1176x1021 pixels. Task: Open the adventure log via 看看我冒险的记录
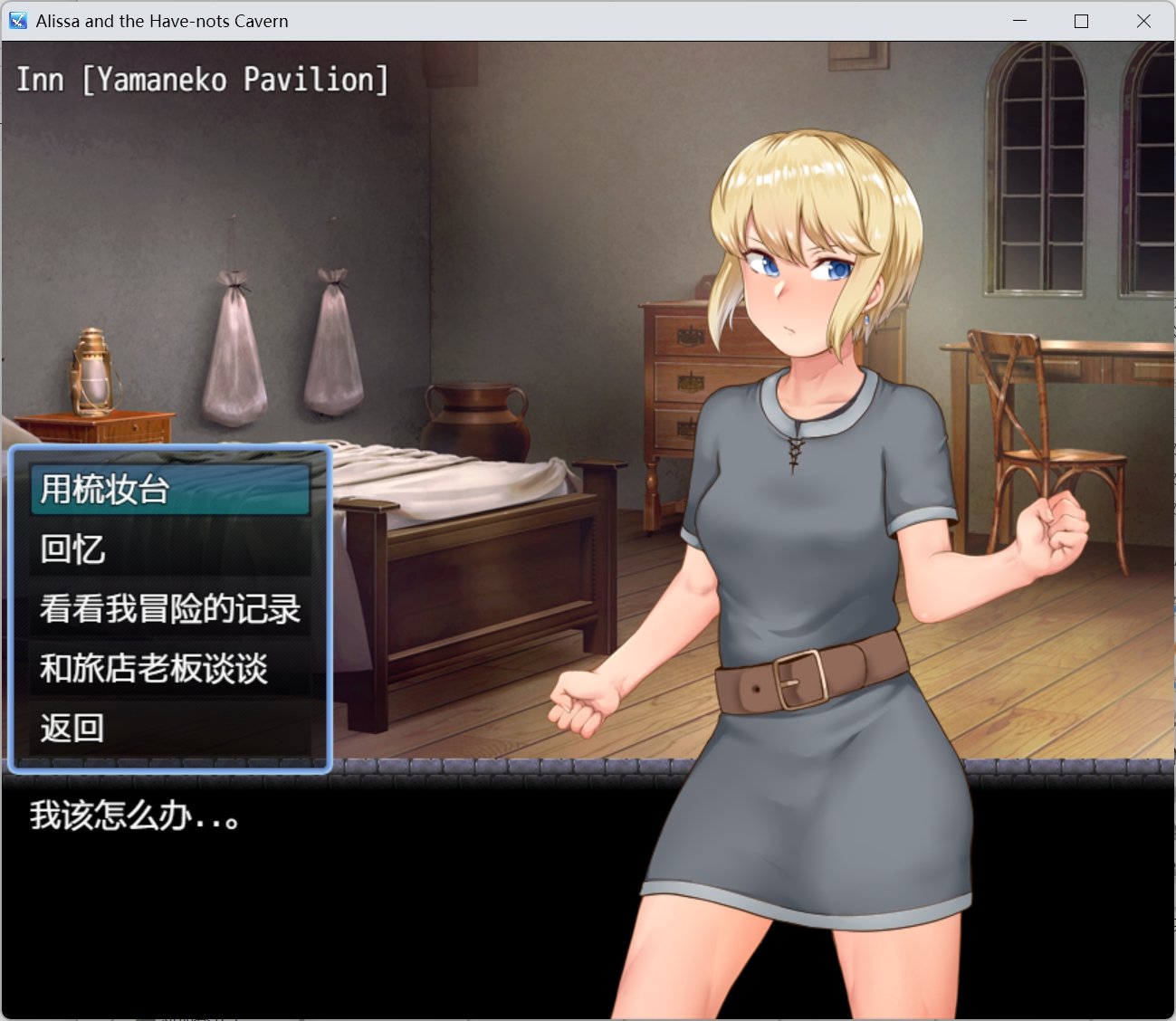click(170, 609)
